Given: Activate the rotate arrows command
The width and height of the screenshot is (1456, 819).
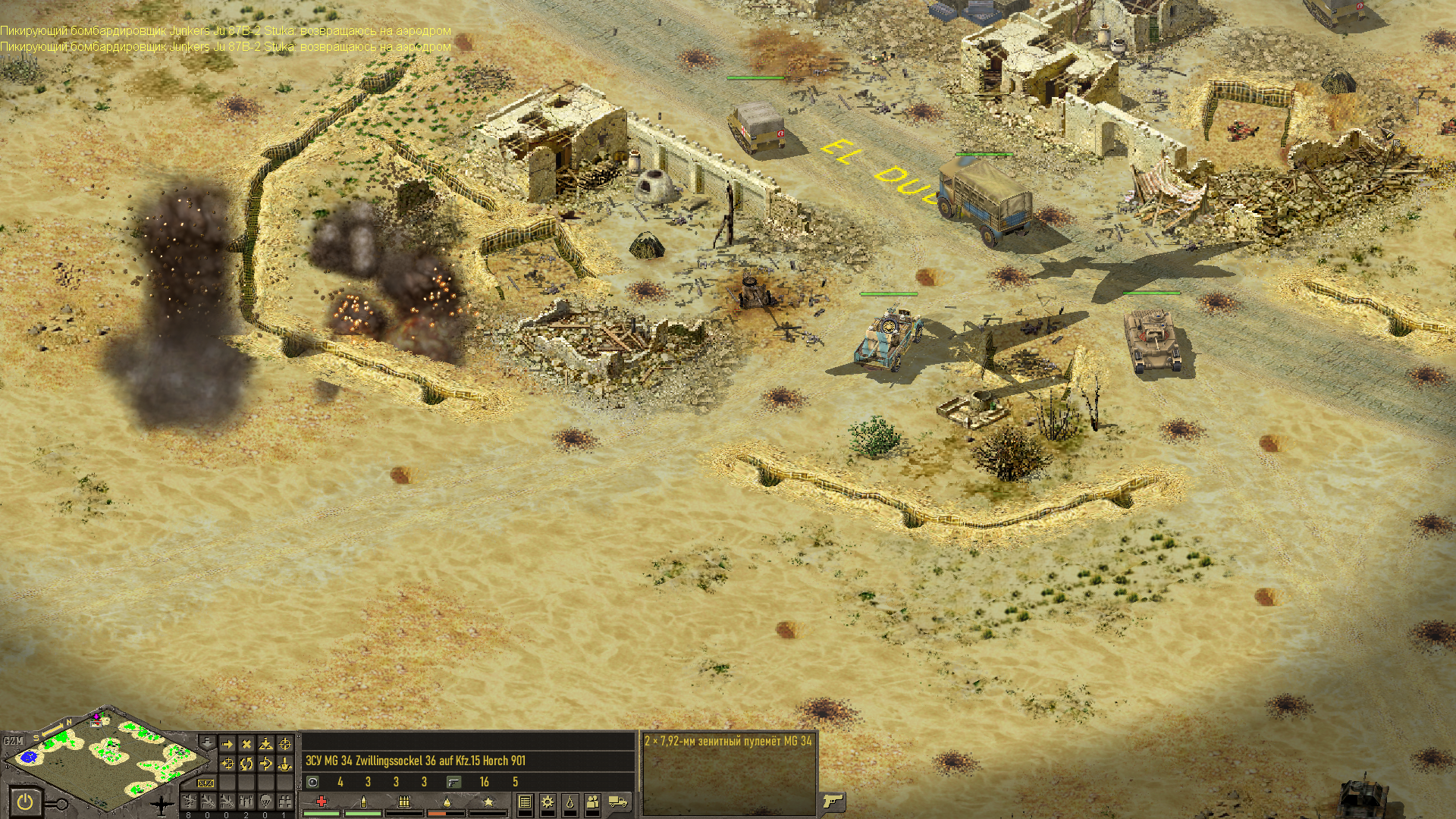Looking at the screenshot, I should [246, 764].
